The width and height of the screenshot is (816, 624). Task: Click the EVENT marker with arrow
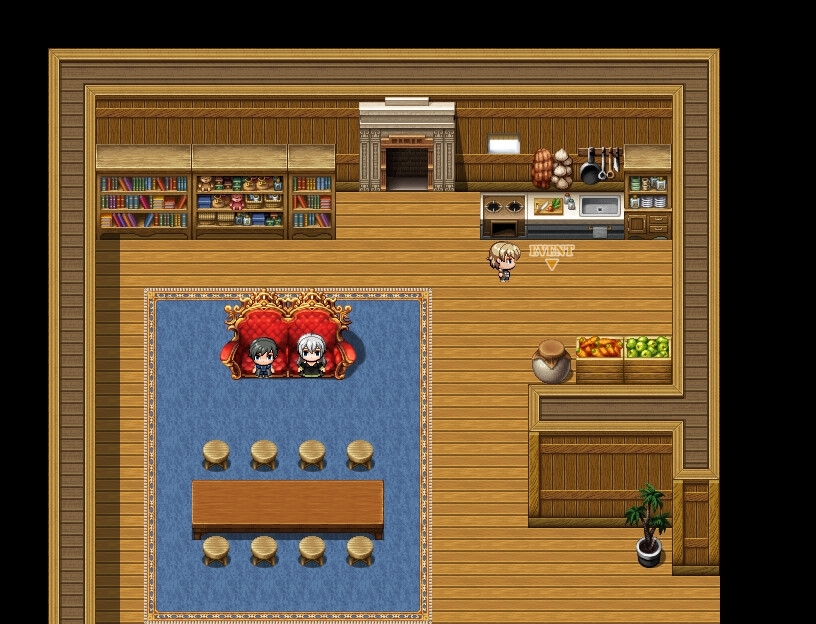pyautogui.click(x=551, y=256)
